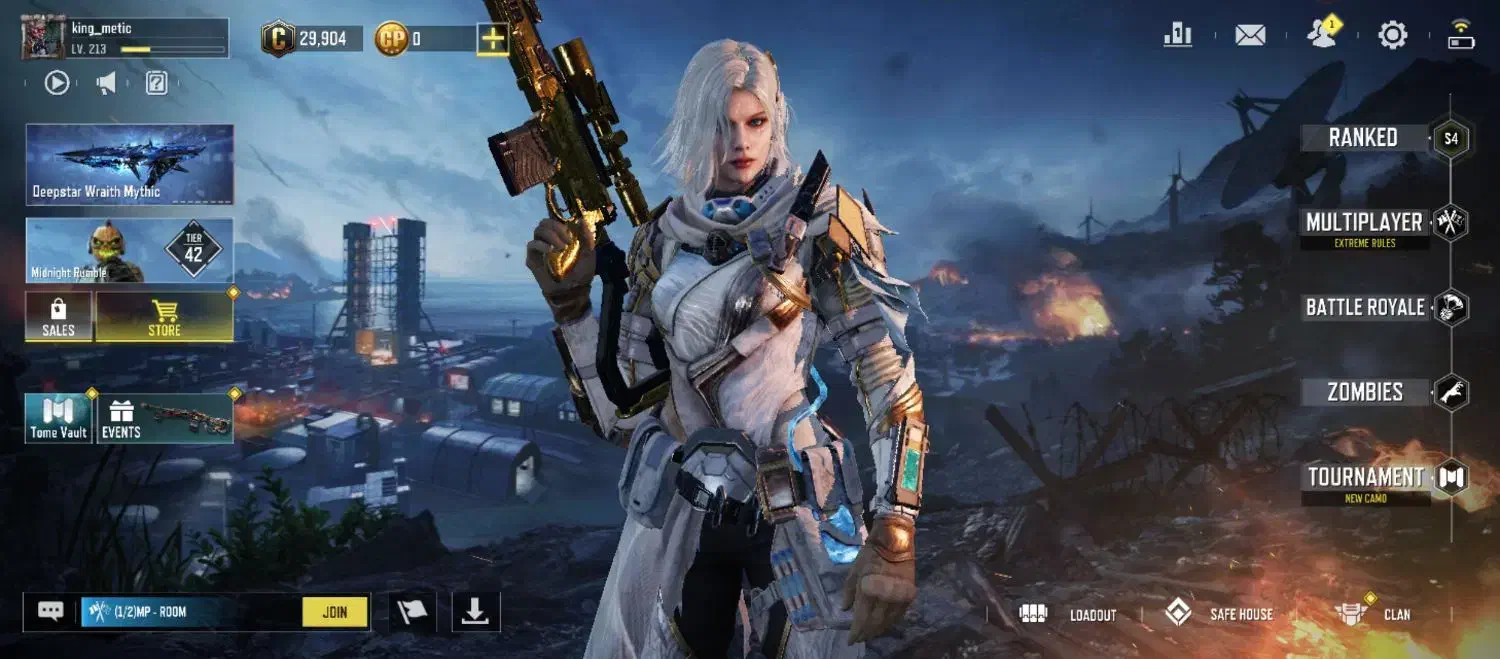Join the MP room
Viewport: 1500px width, 659px height.
(x=335, y=612)
